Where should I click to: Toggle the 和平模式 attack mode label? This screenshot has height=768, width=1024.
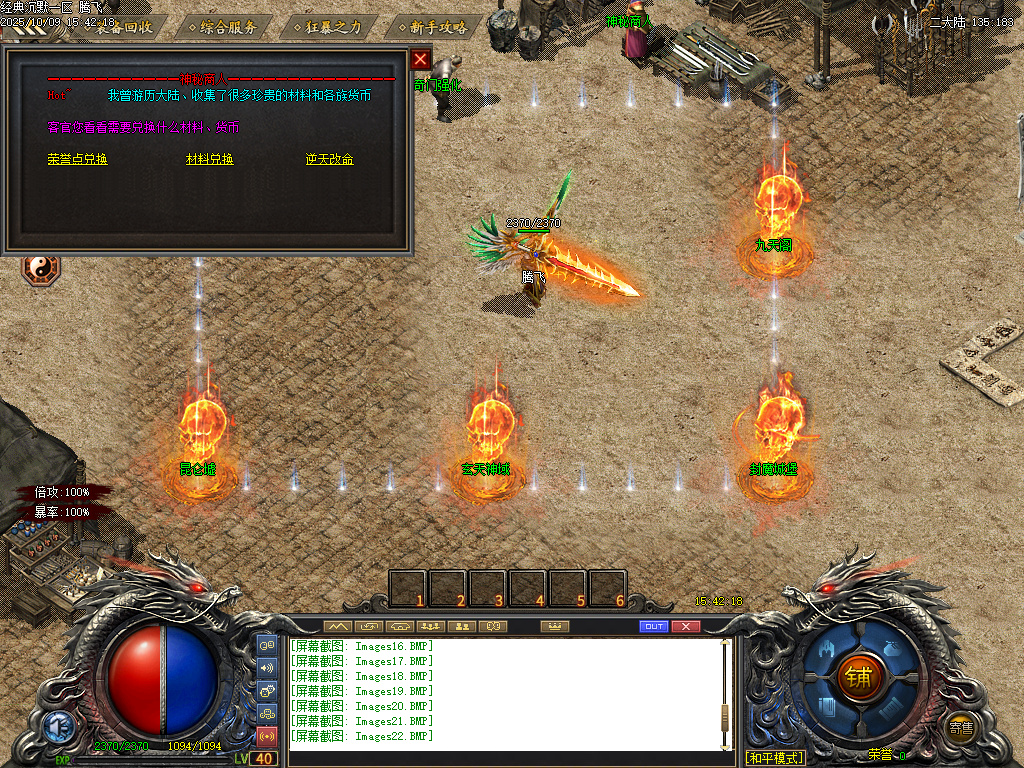tap(775, 758)
